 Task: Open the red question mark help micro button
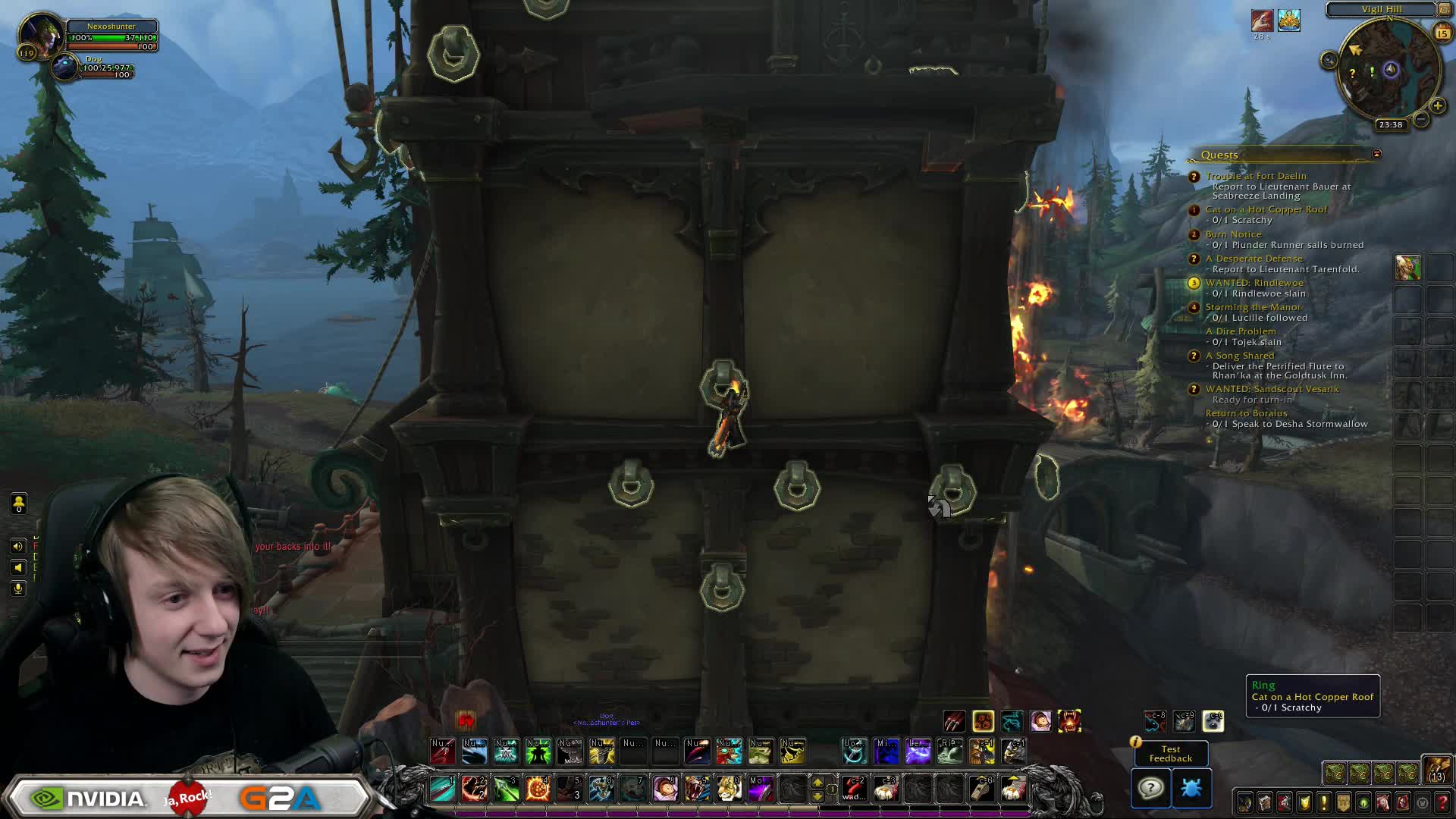click(1442, 802)
